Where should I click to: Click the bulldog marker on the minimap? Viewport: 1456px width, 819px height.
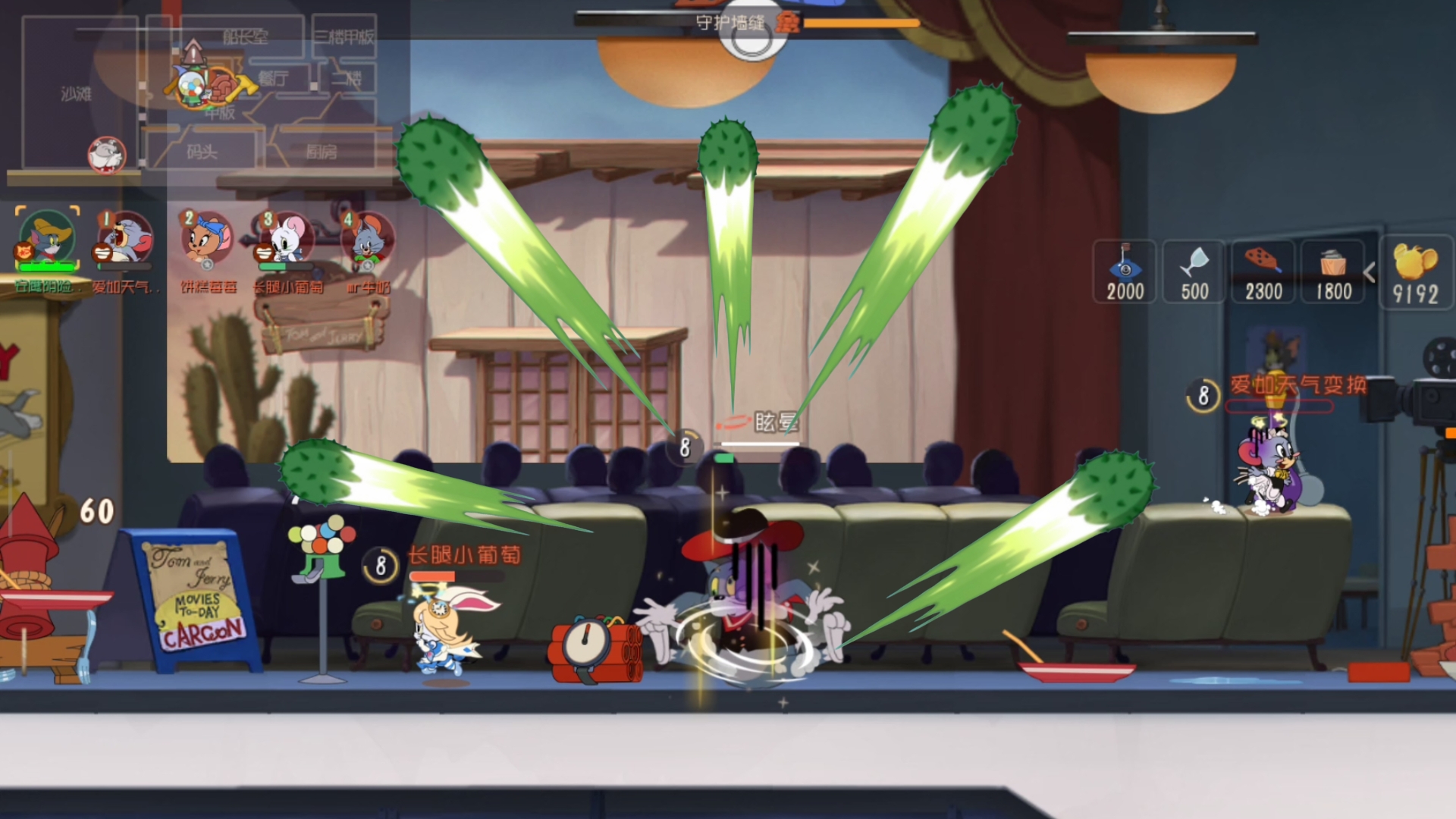coord(106,155)
